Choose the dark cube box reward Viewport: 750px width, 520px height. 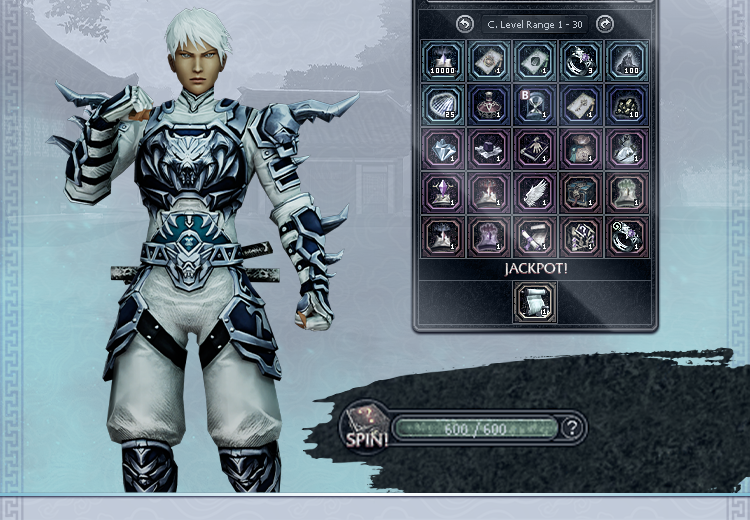tap(581, 192)
